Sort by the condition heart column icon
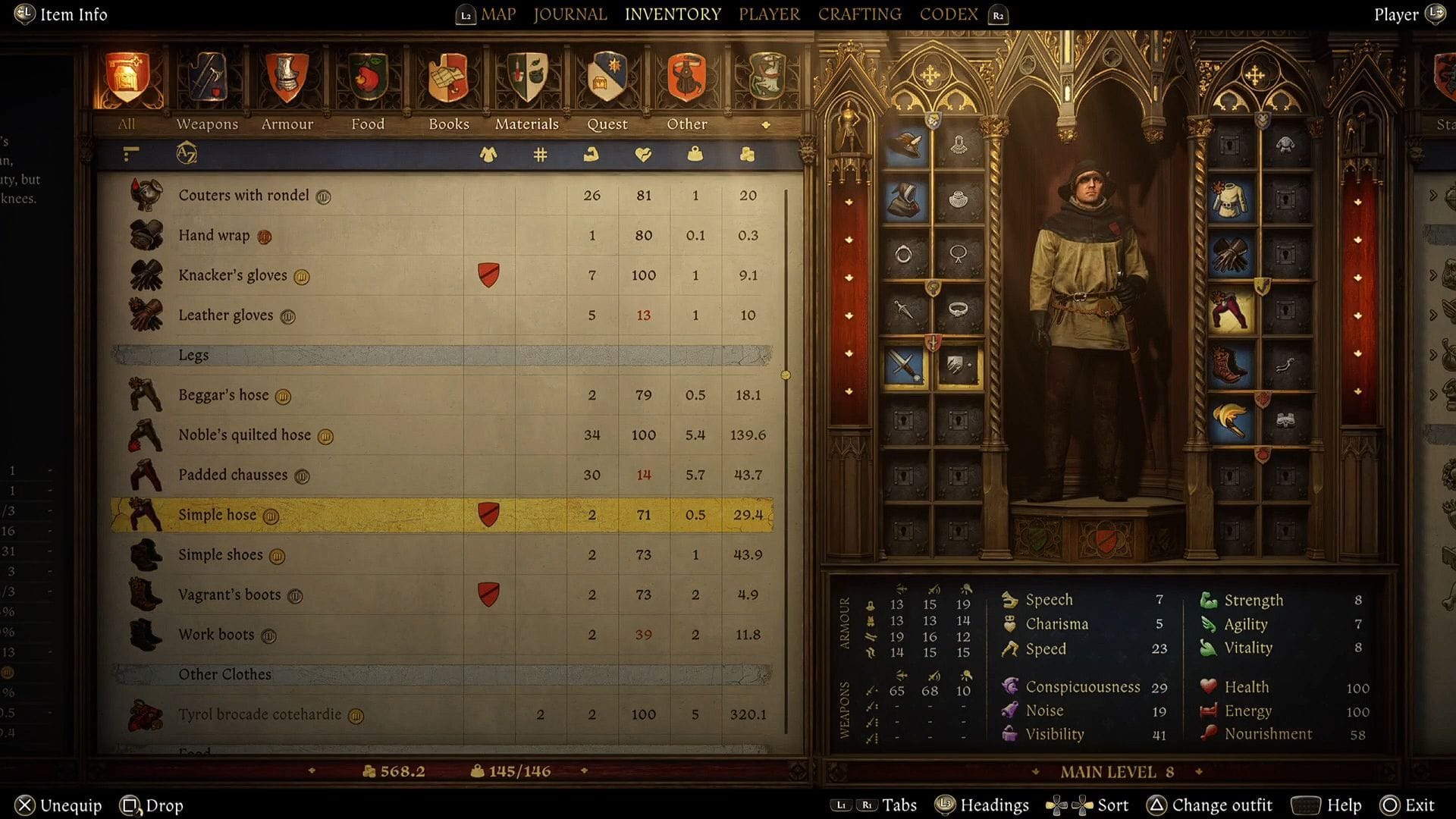The height and width of the screenshot is (819, 1456). click(x=644, y=154)
